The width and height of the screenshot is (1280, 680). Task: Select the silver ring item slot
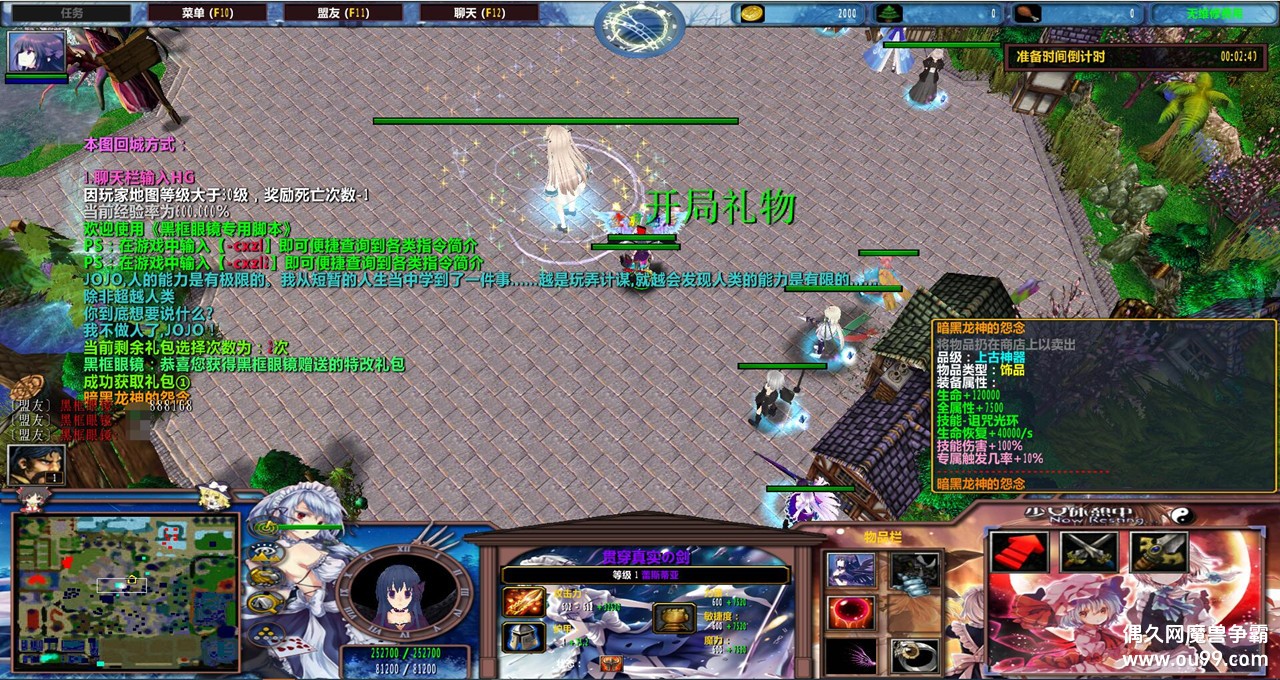click(915, 656)
